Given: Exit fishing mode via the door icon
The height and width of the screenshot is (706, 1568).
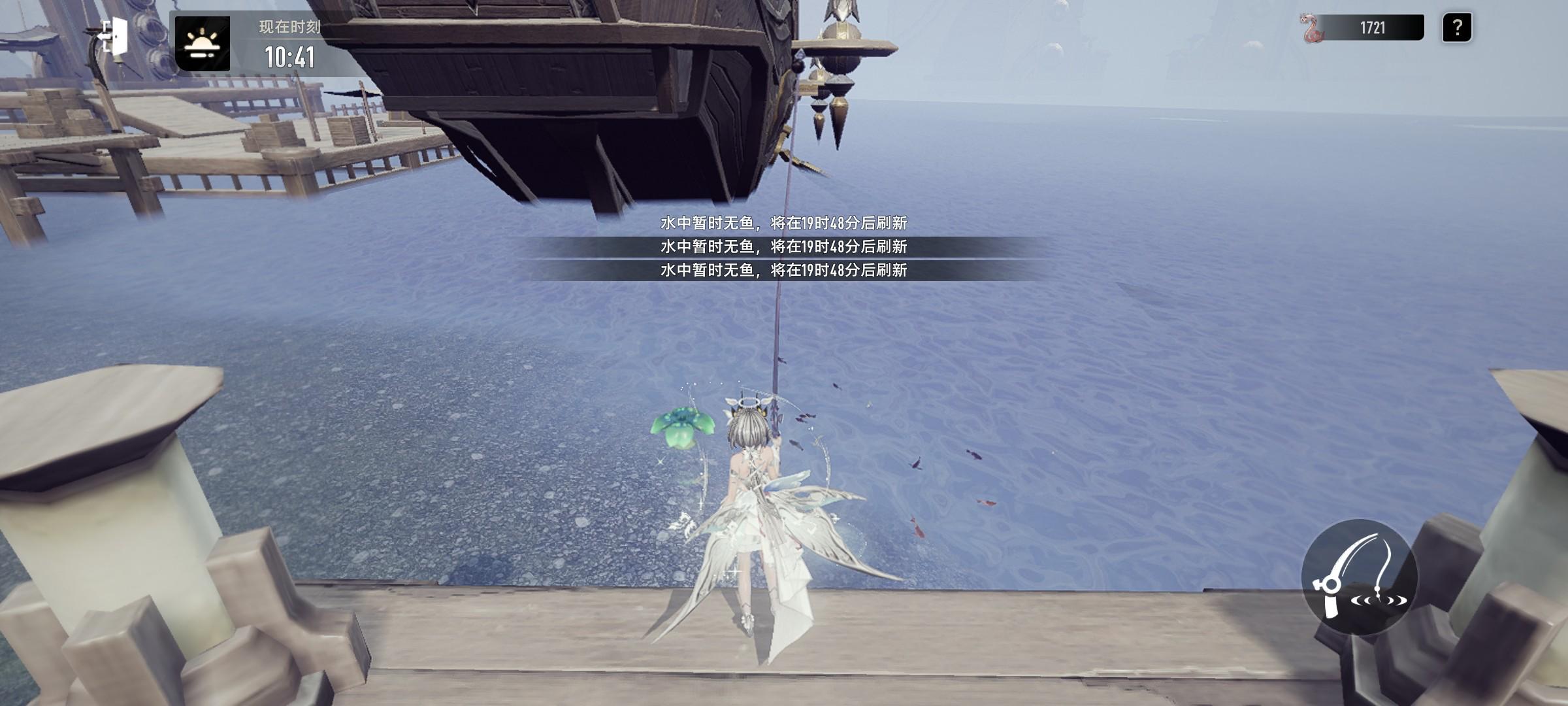Looking at the screenshot, I should pos(114,36).
